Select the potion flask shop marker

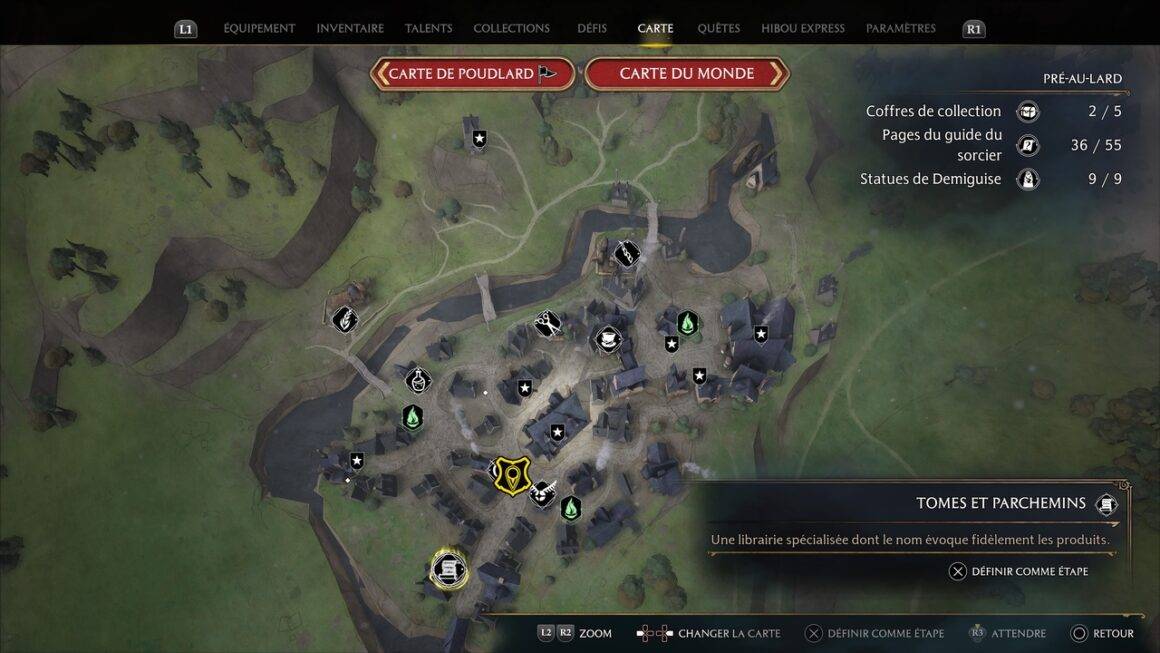pyautogui.click(x=418, y=380)
